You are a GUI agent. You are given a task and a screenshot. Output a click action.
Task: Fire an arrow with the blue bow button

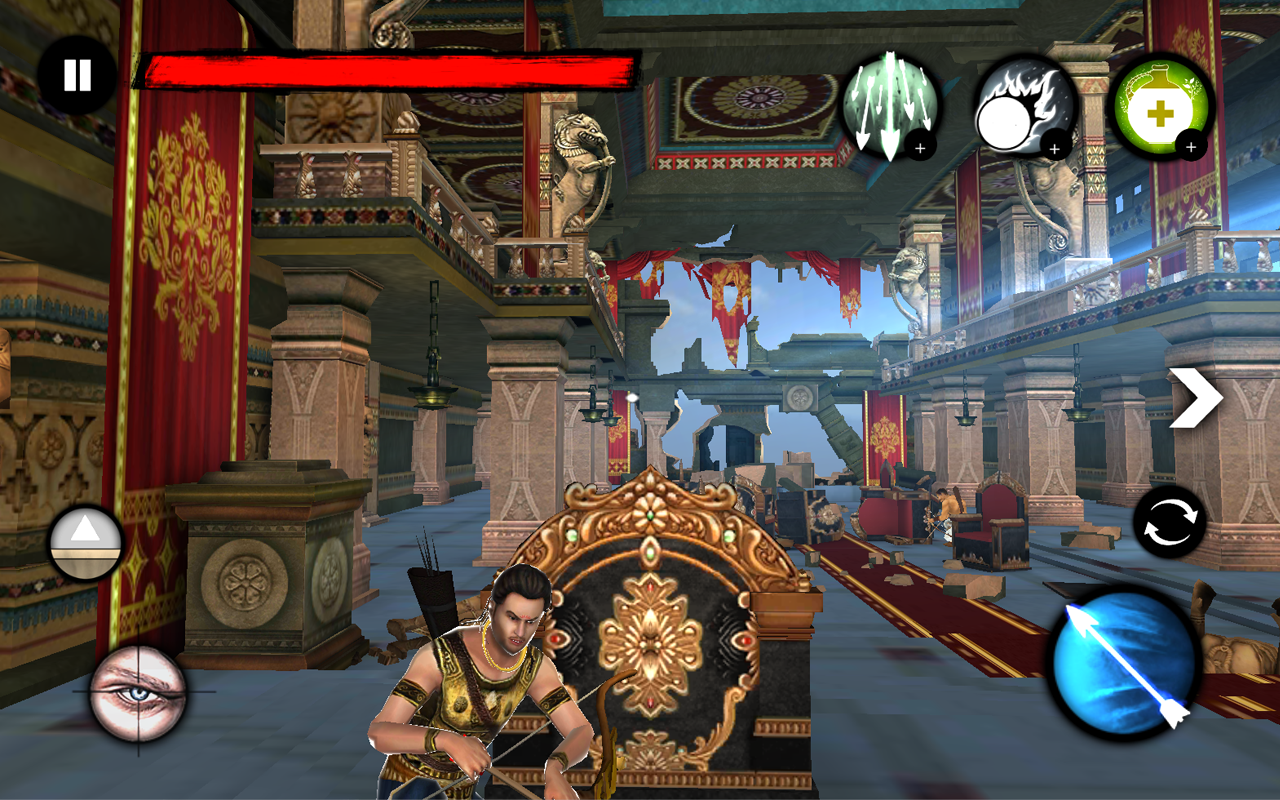[1122, 662]
